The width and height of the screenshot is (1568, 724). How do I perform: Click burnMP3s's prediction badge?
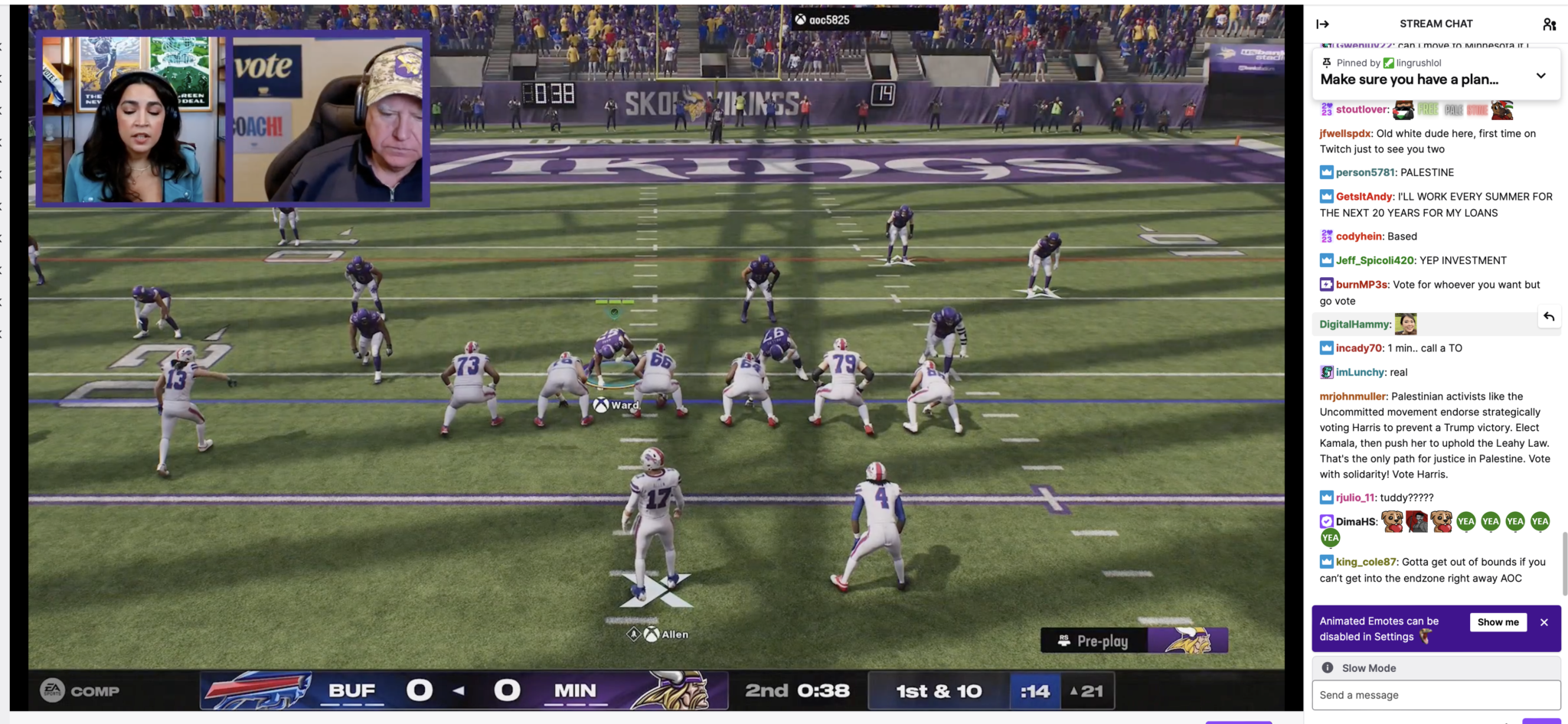point(1325,284)
